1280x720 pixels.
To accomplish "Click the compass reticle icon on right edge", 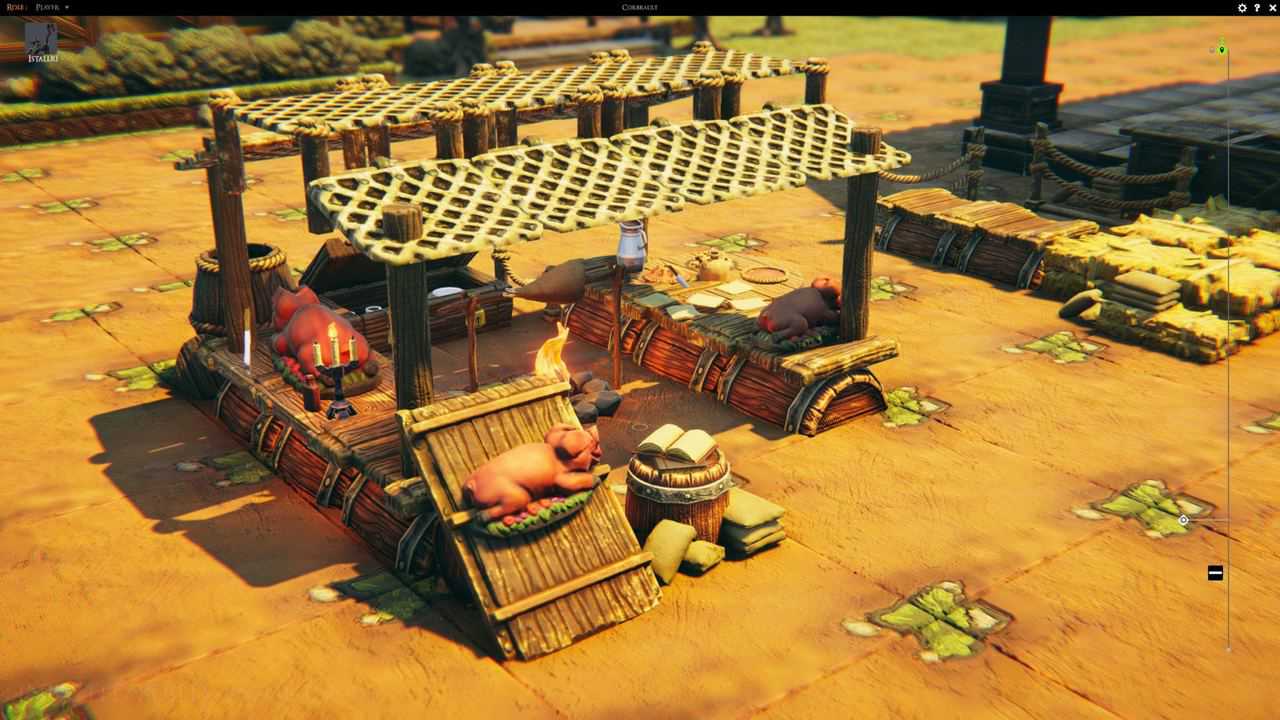I will 1184,520.
